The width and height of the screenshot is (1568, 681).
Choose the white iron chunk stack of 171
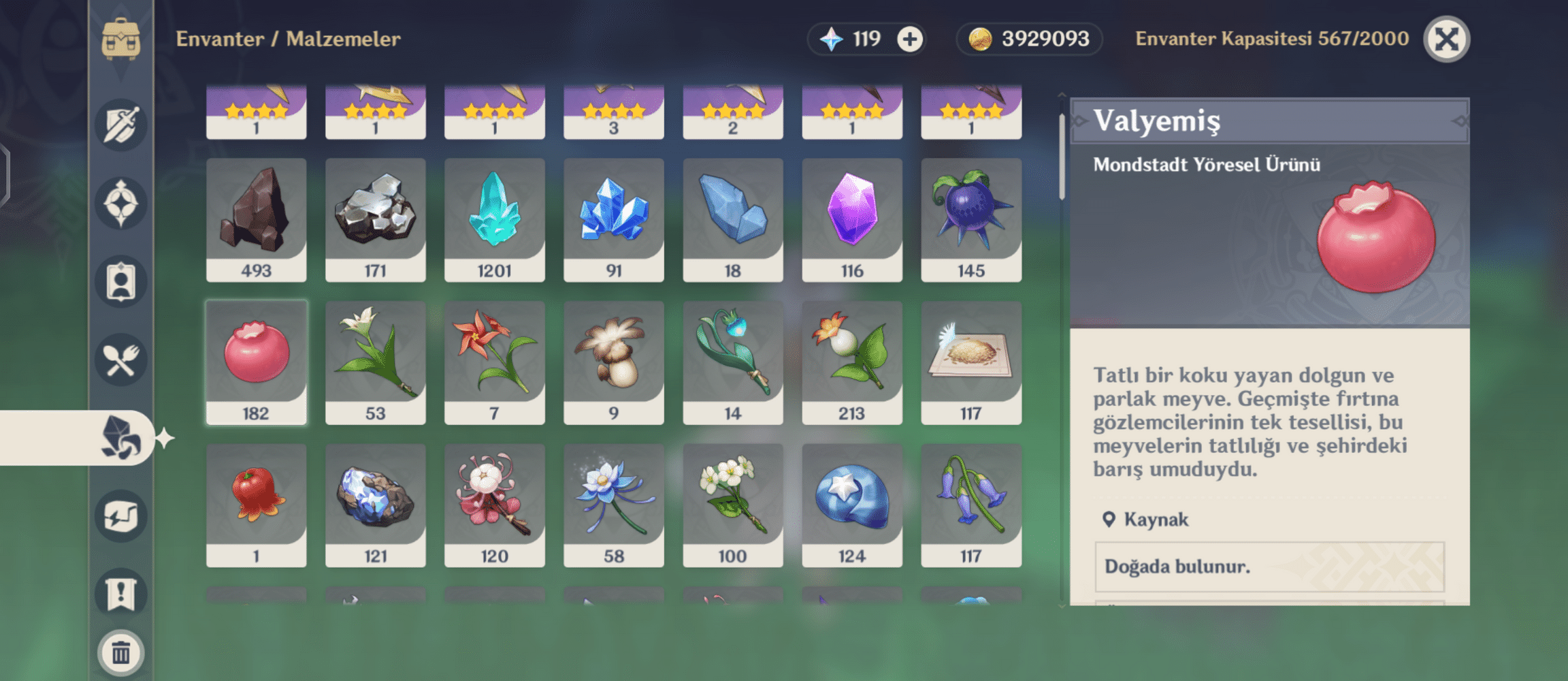(375, 219)
